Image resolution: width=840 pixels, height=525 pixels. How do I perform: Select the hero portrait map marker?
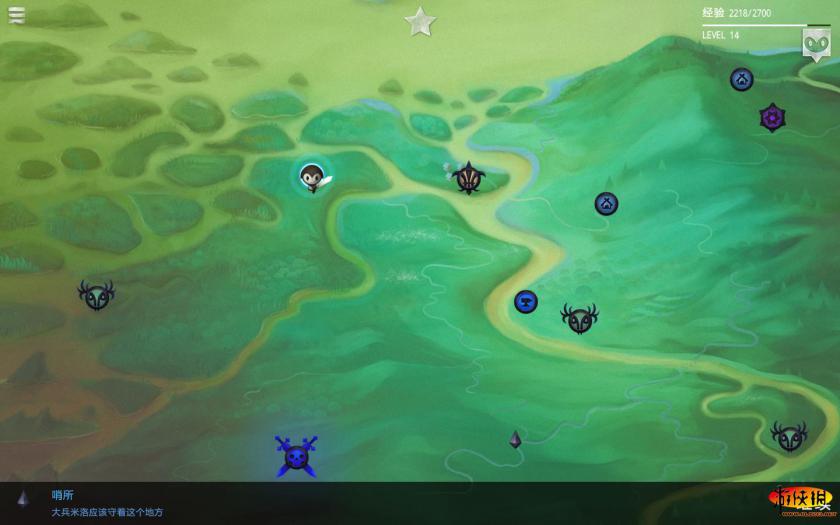click(312, 177)
